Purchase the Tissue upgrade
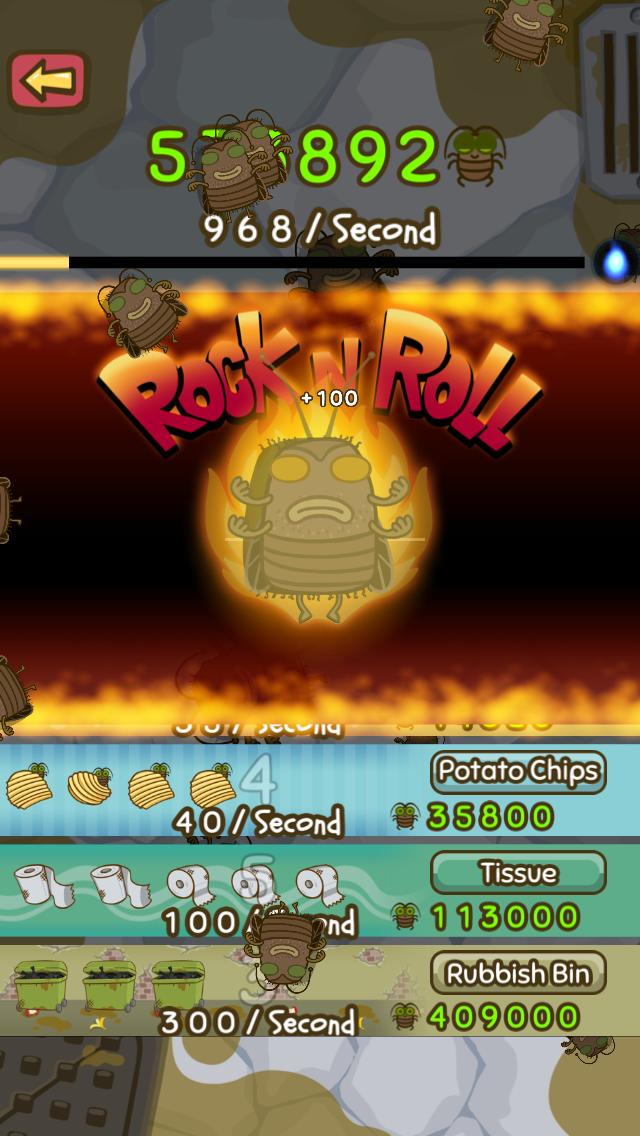 tap(518, 872)
